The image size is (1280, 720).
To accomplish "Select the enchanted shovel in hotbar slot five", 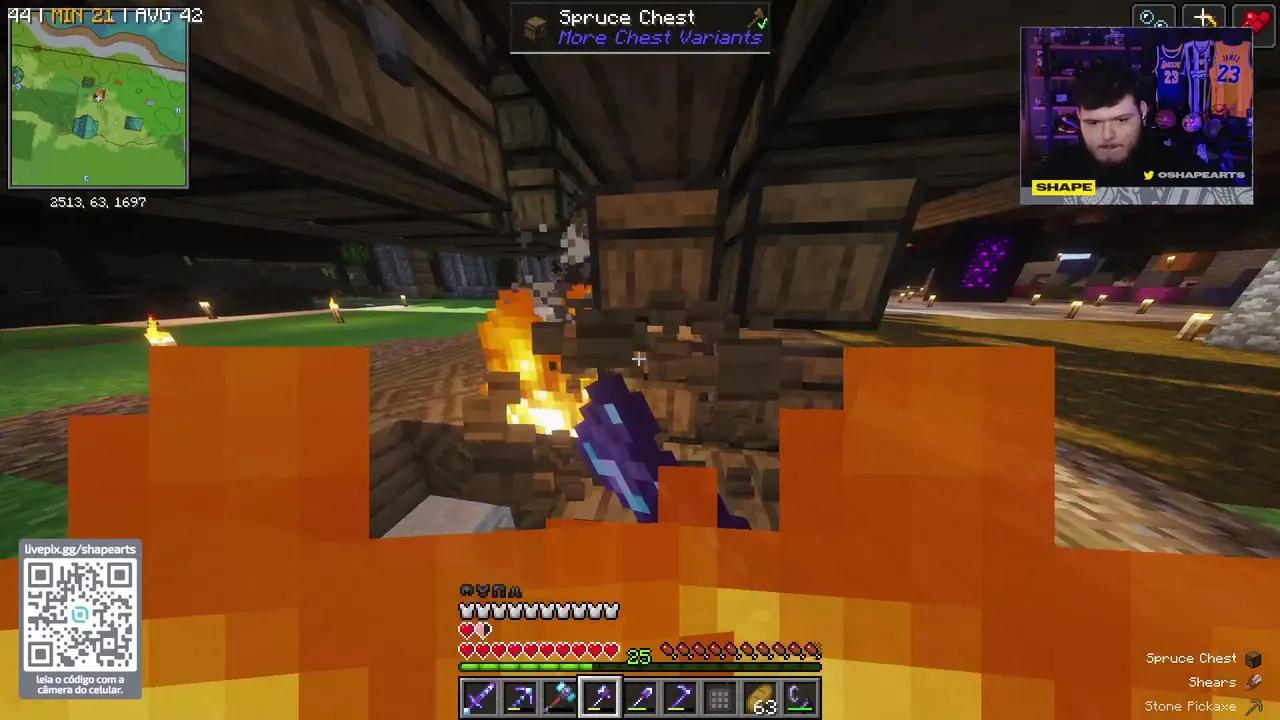I will click(638, 697).
